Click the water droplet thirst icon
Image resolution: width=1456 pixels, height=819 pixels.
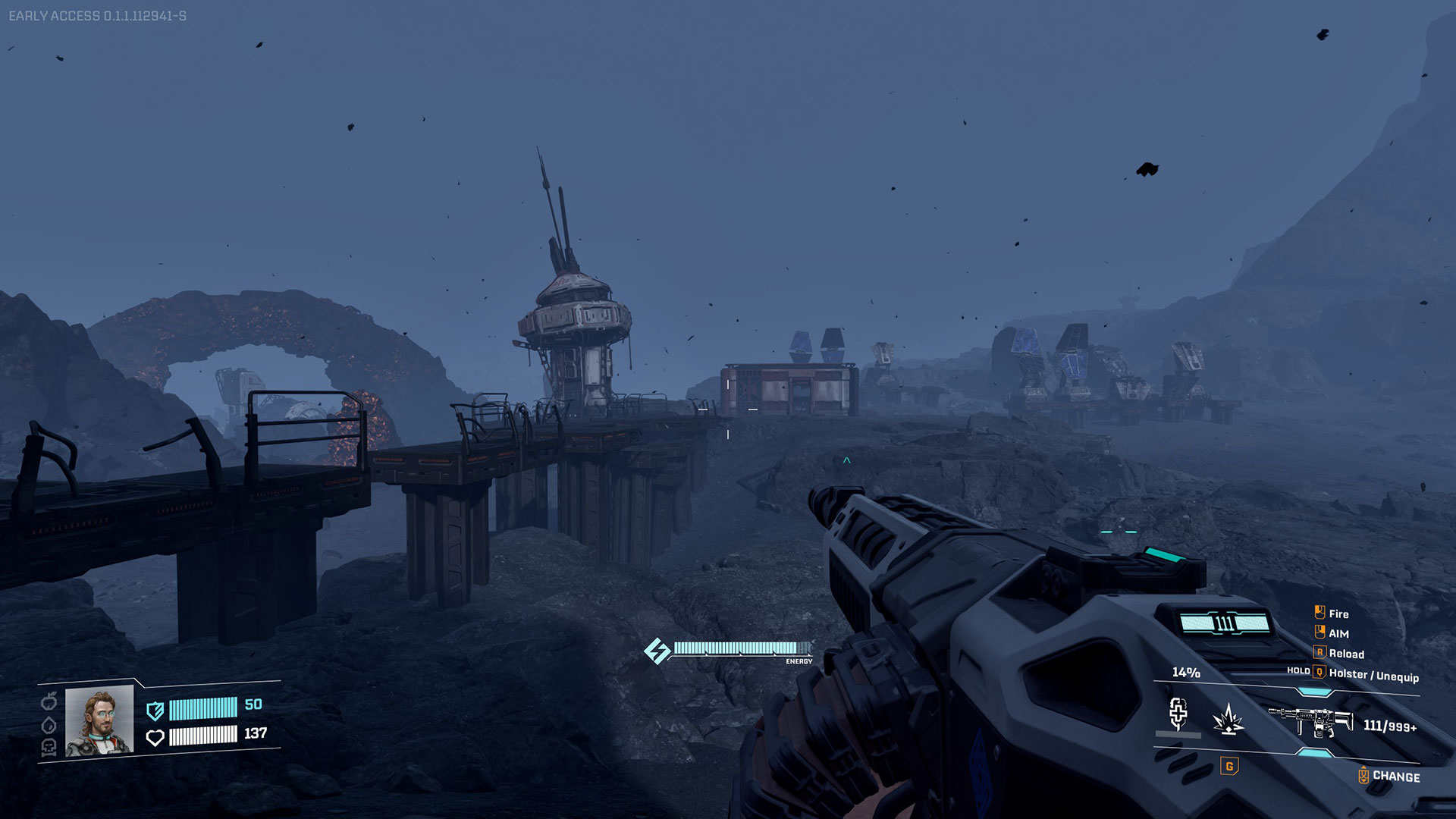coord(49,724)
